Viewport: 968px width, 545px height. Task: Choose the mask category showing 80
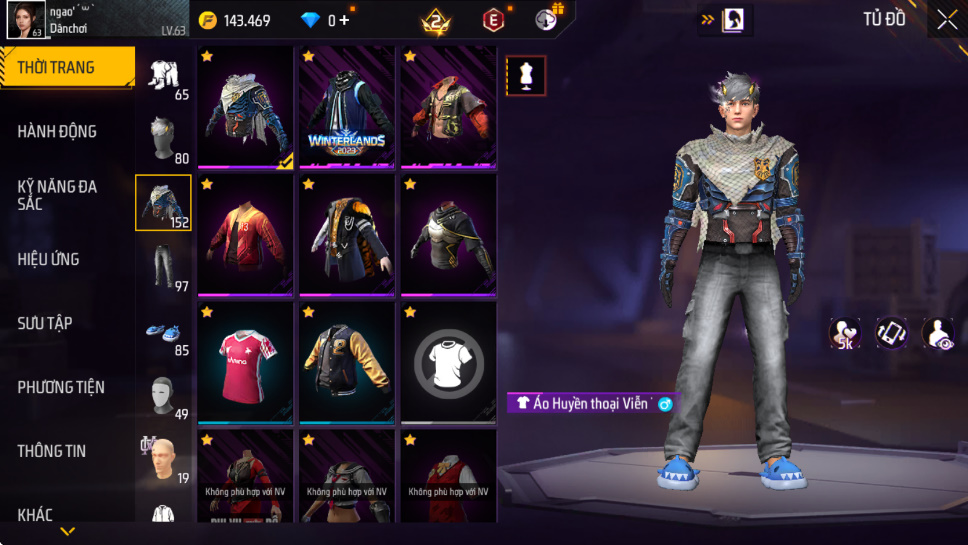pos(163,141)
